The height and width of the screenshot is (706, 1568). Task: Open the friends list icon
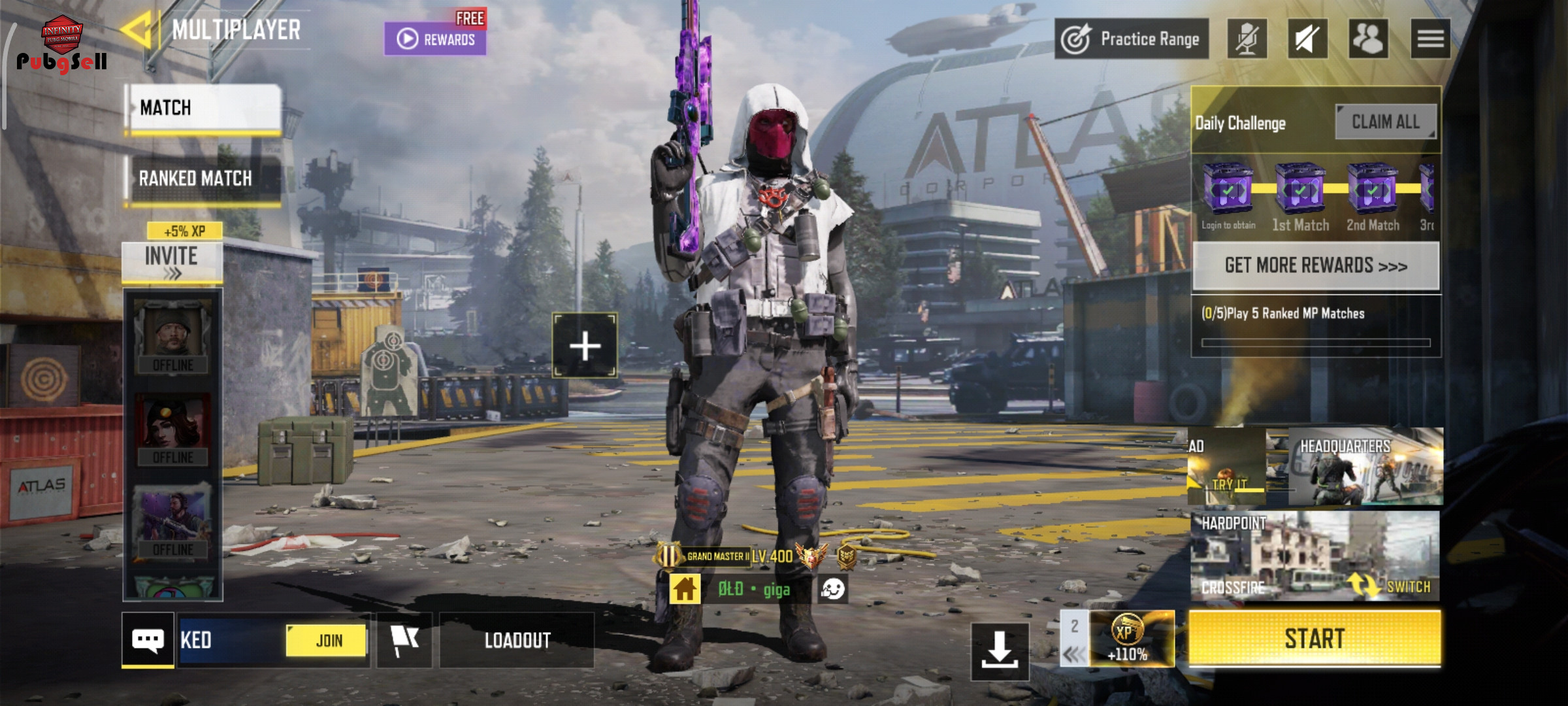(1368, 39)
